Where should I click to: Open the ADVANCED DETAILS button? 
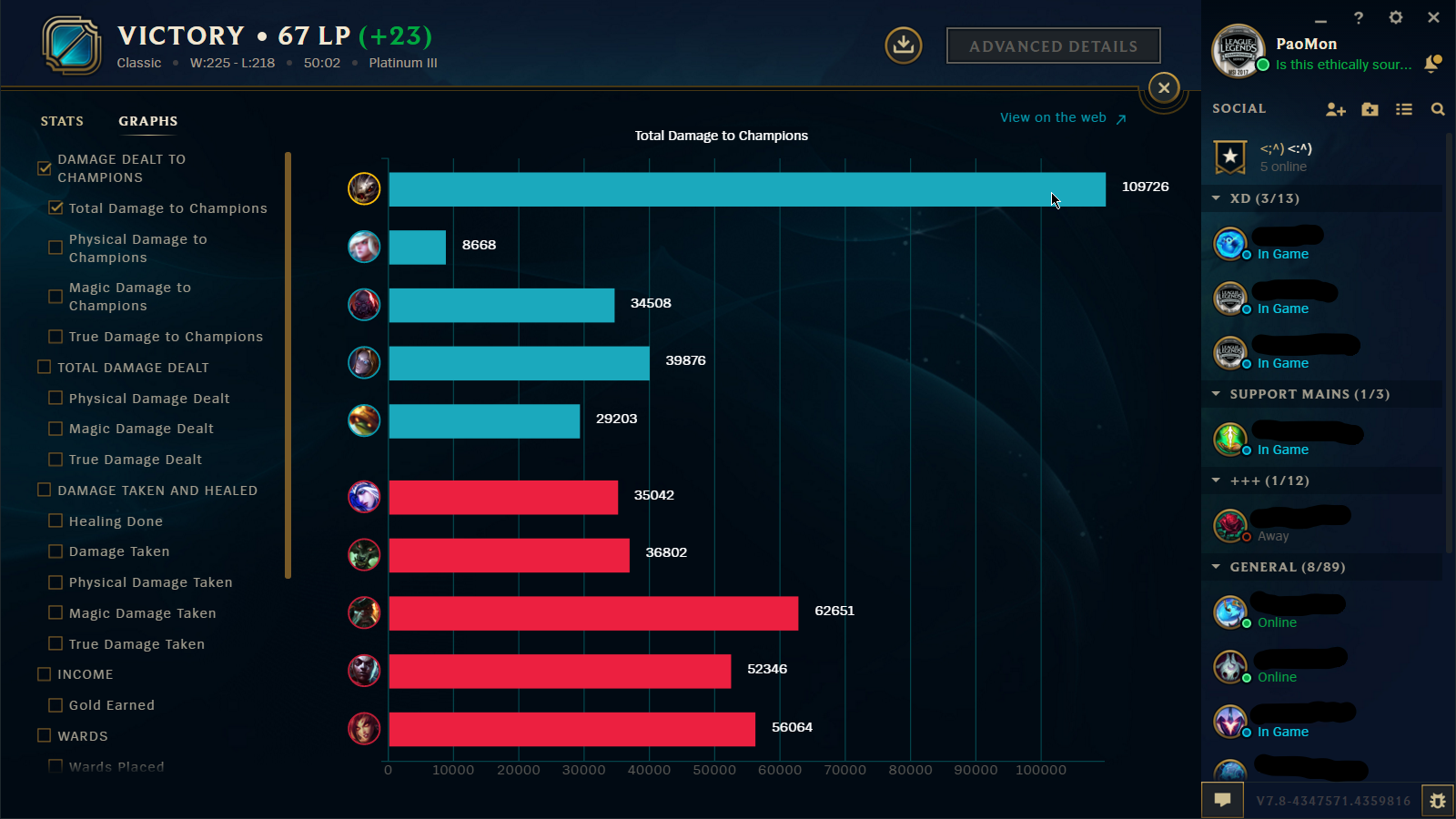coord(1053,45)
